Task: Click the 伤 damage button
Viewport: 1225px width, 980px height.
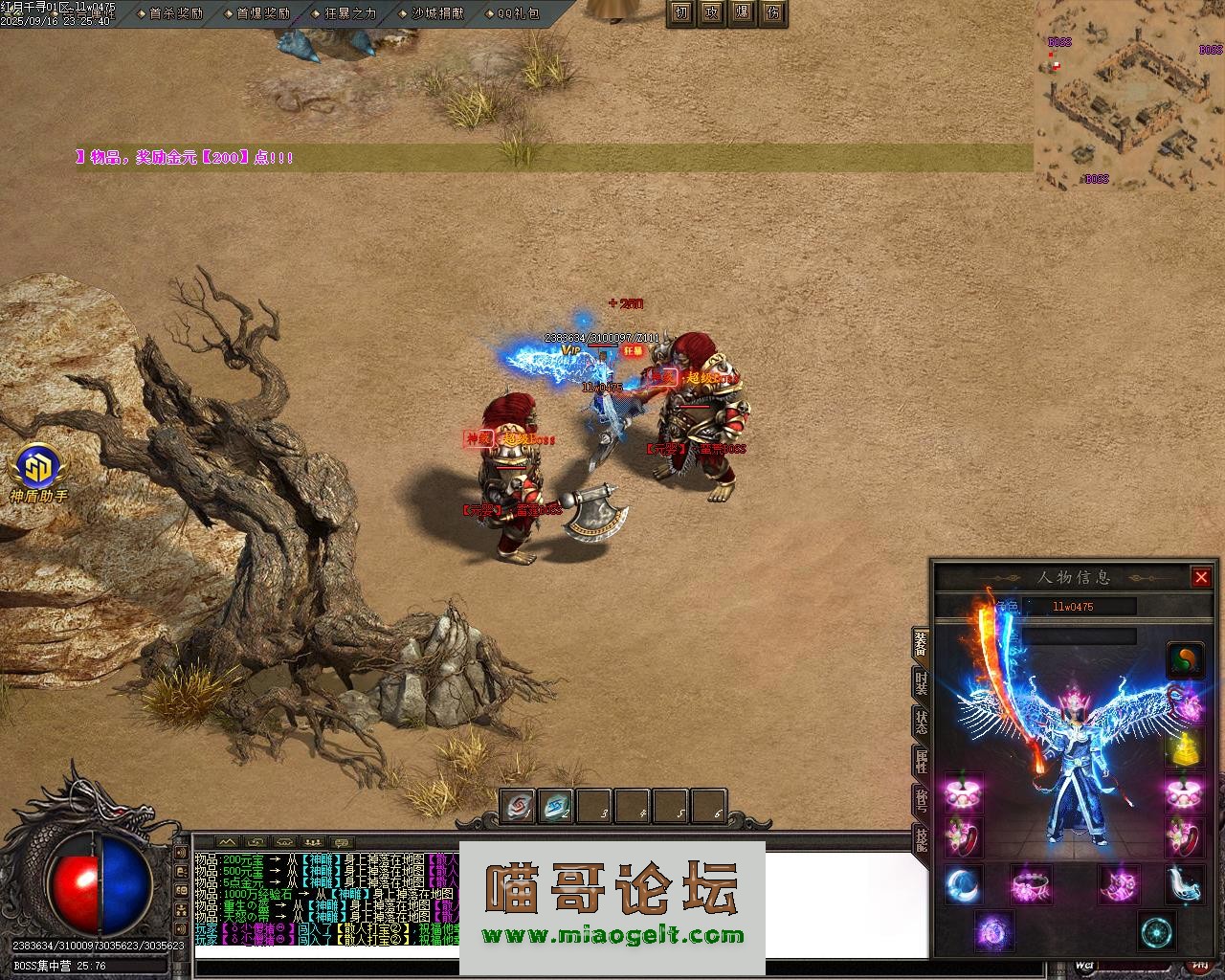Action: point(773,12)
